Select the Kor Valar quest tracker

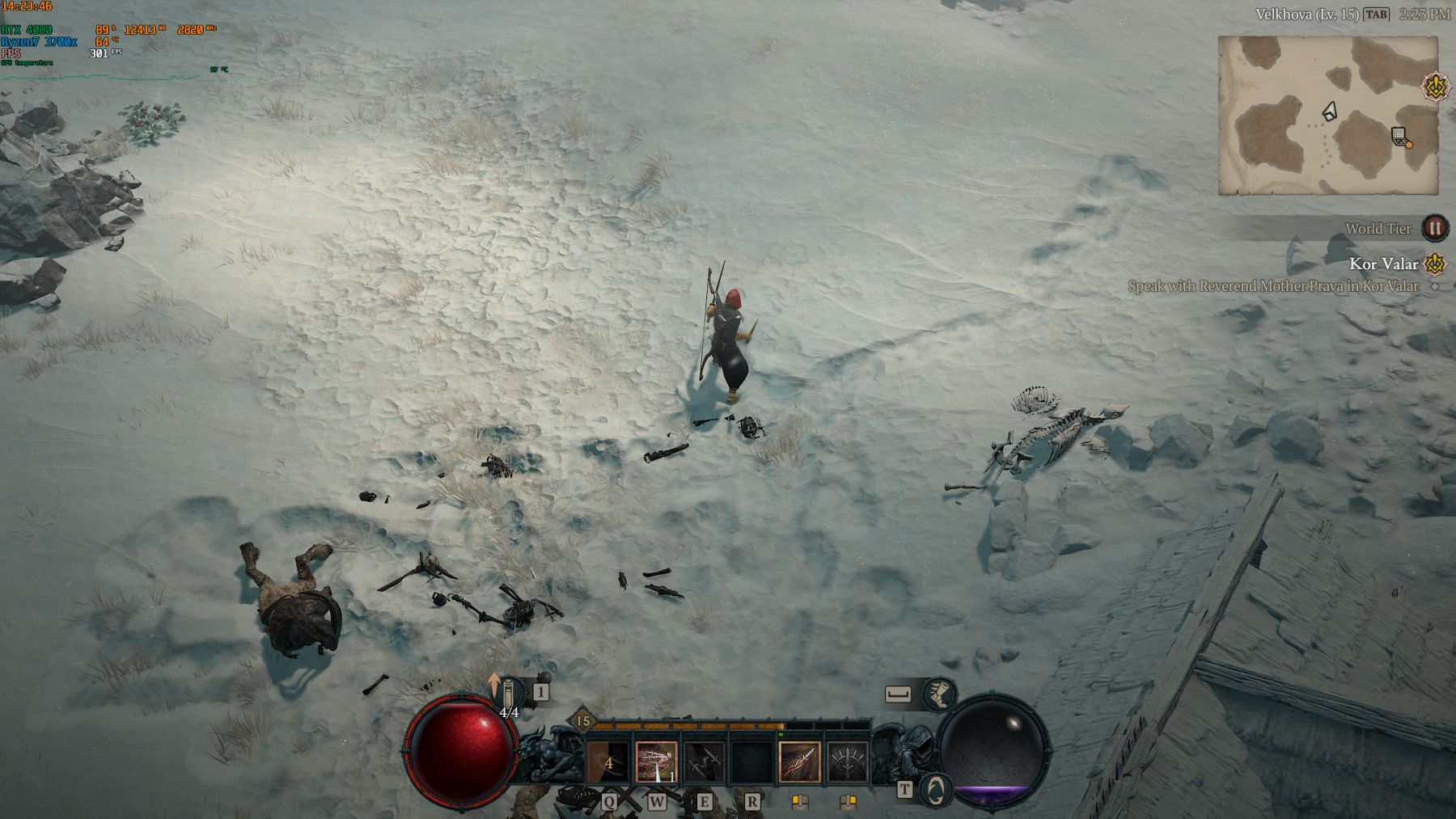coord(1383,264)
